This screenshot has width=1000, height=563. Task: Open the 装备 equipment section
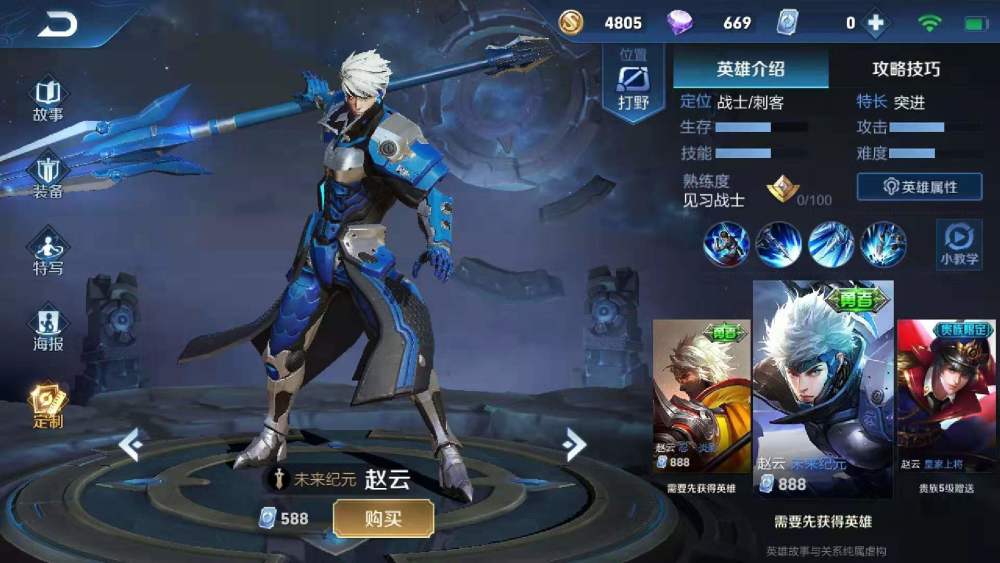pos(48,177)
